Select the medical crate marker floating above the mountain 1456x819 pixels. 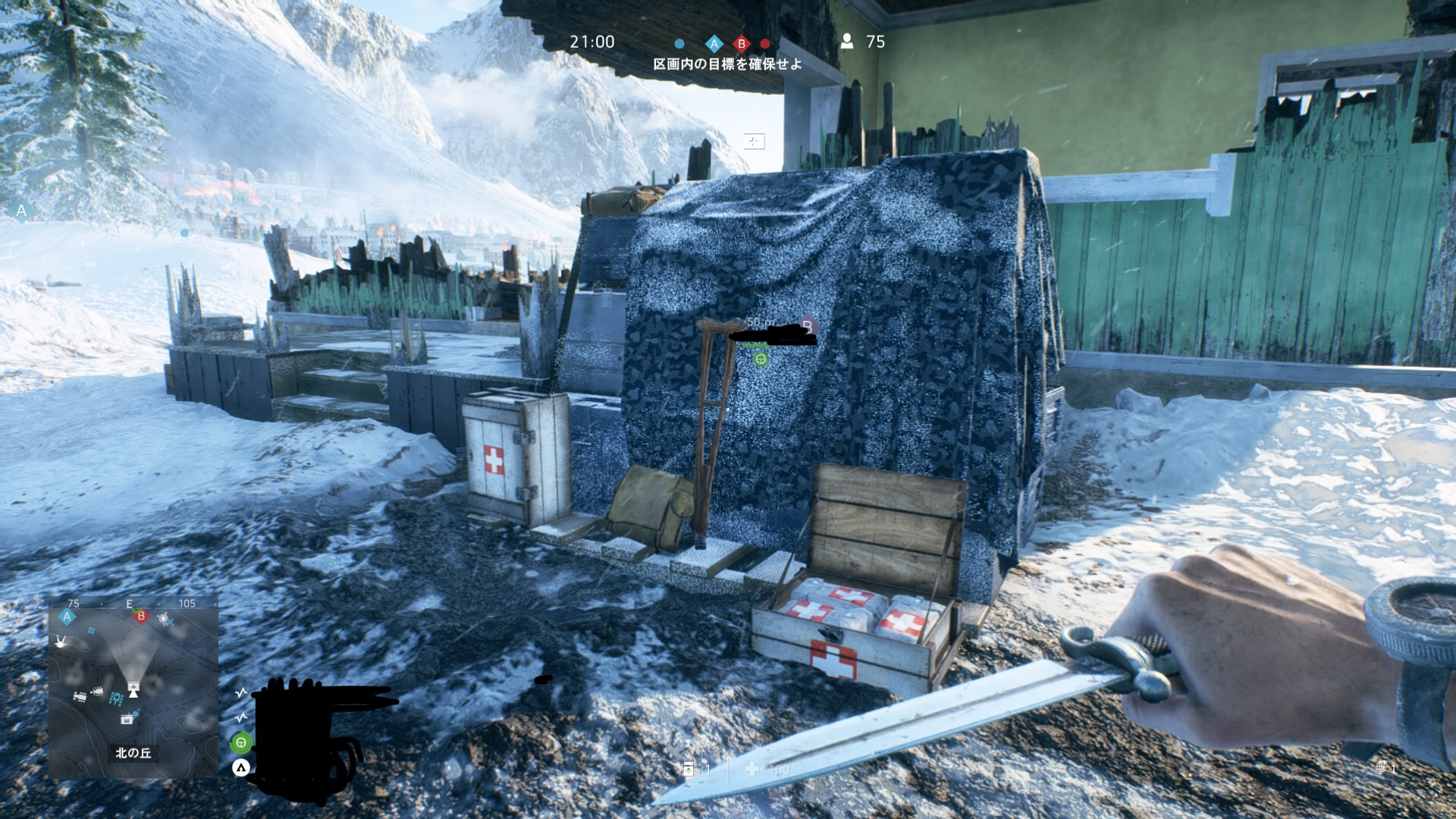(x=754, y=141)
